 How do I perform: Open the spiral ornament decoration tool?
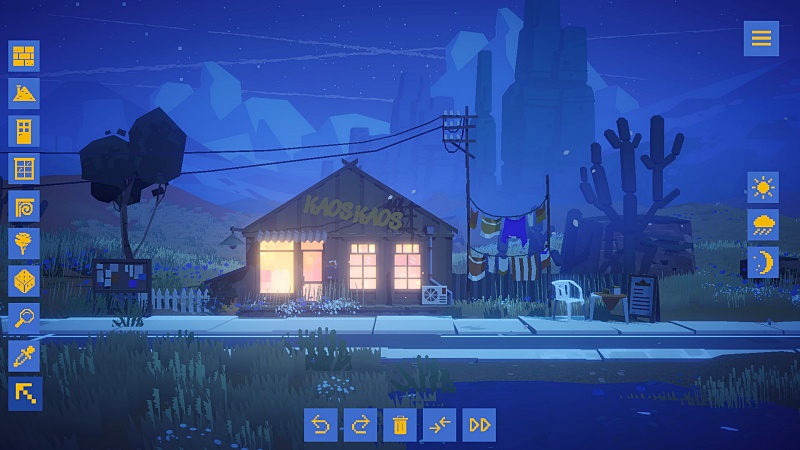(24, 206)
